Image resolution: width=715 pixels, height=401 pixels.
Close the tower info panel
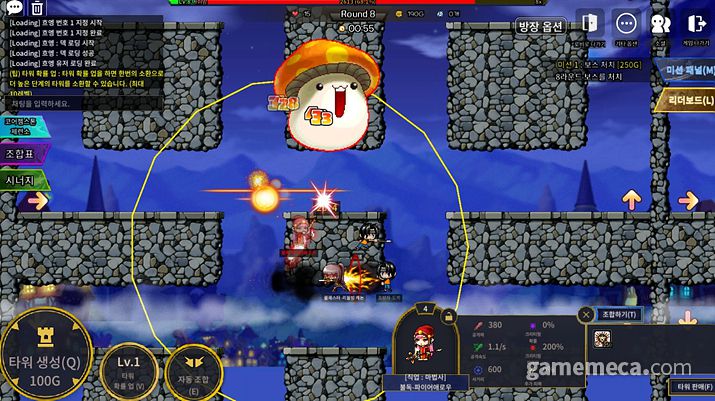click(x=585, y=314)
